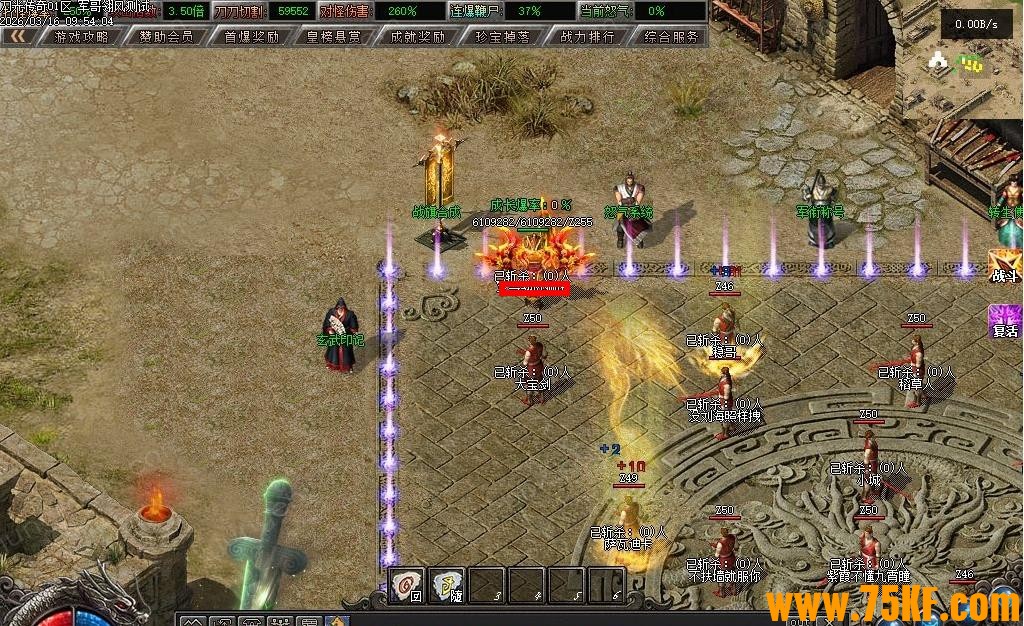The width and height of the screenshot is (1024, 626).
Task: Open the 游戏攻略 game guide menu
Action: (x=82, y=37)
